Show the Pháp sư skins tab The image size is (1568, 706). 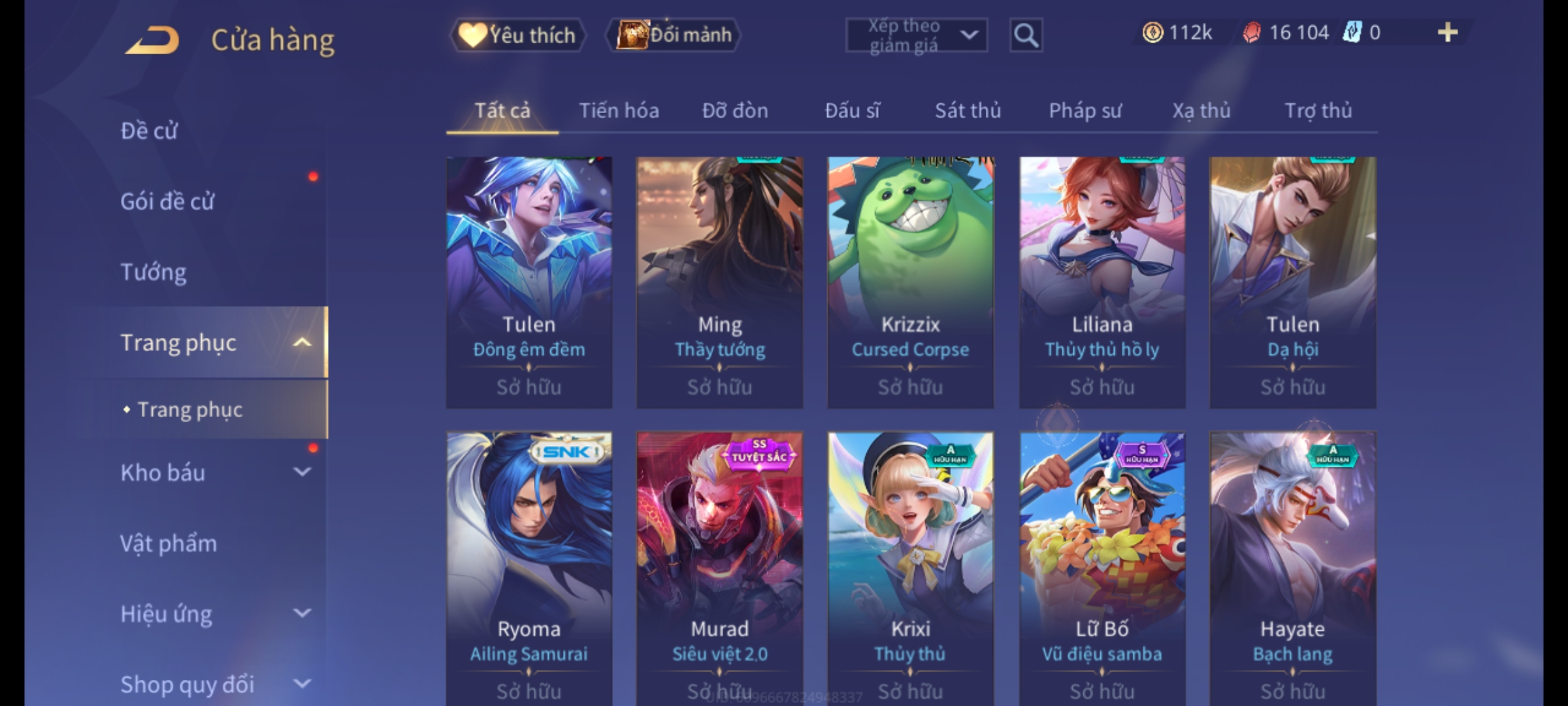[x=1085, y=110]
